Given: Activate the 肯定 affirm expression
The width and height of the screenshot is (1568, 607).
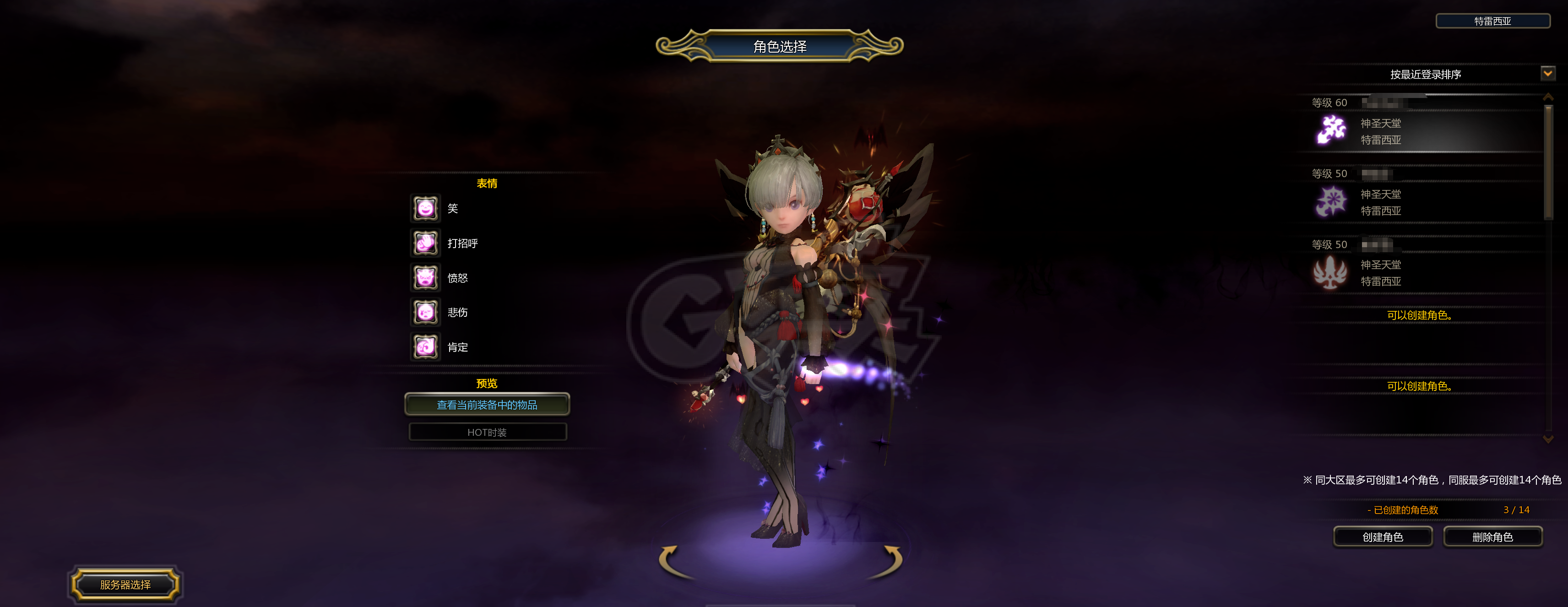Looking at the screenshot, I should click(x=425, y=347).
